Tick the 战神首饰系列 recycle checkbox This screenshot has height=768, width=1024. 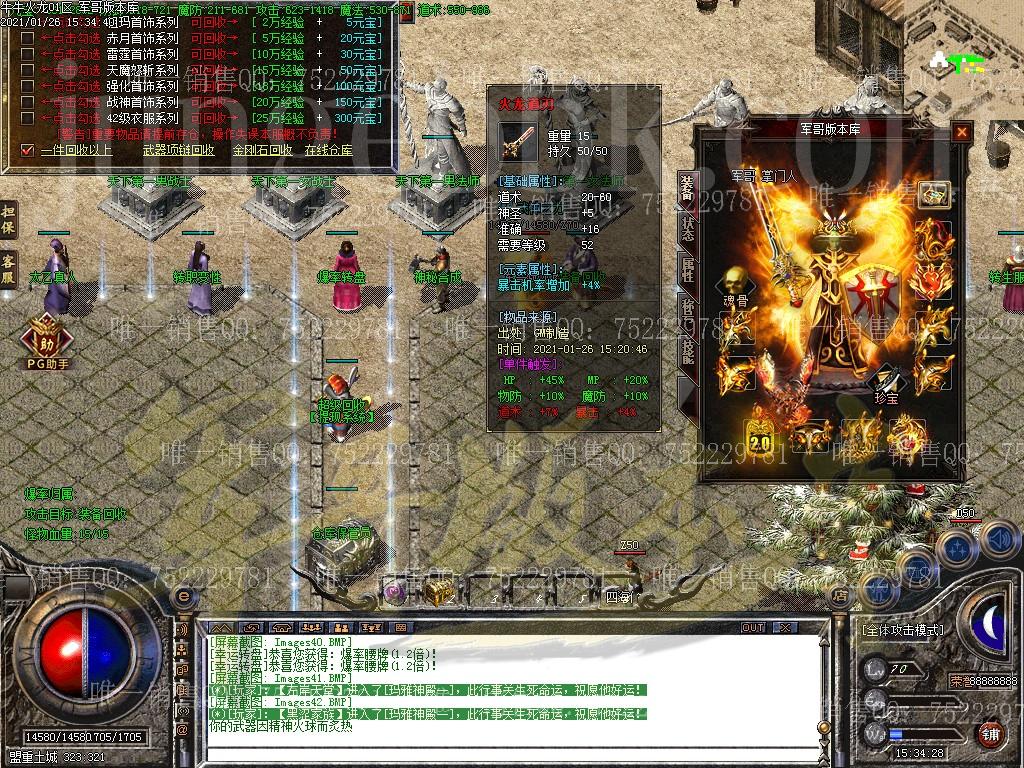pos(28,102)
